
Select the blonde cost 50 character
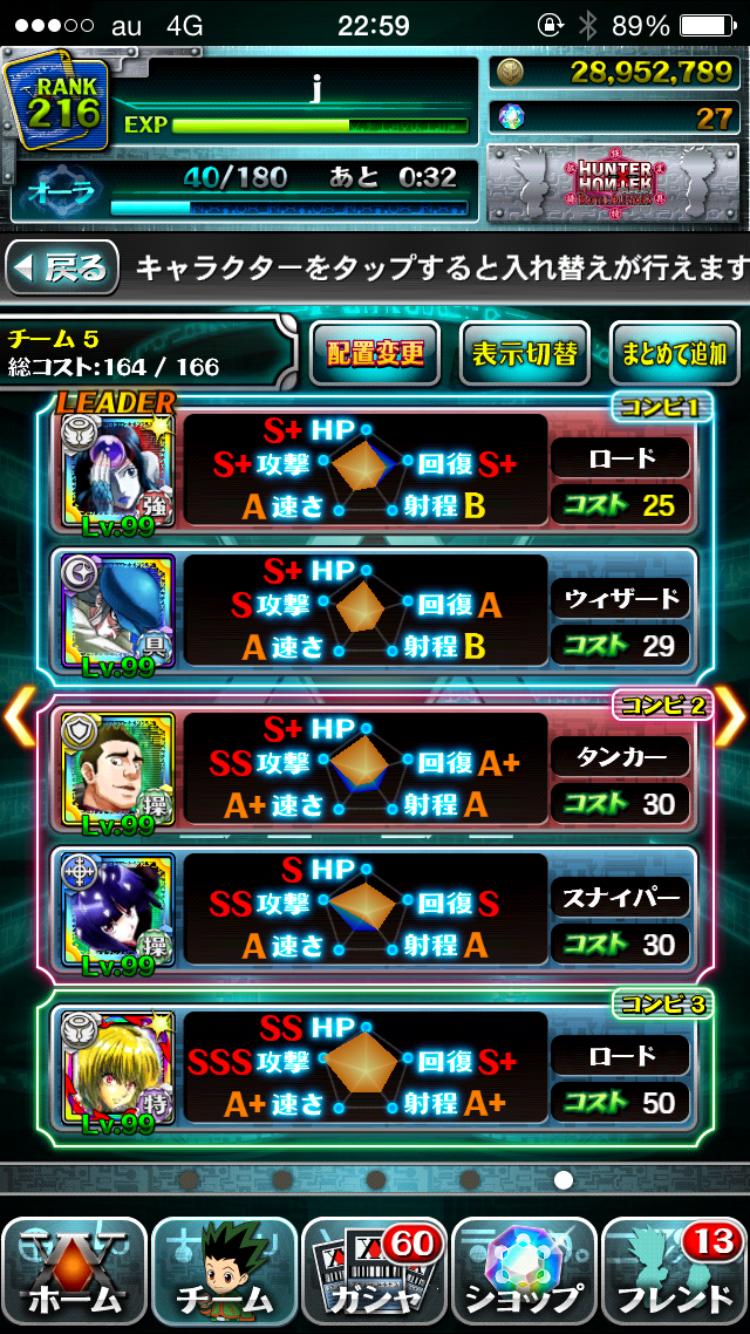117,1068
